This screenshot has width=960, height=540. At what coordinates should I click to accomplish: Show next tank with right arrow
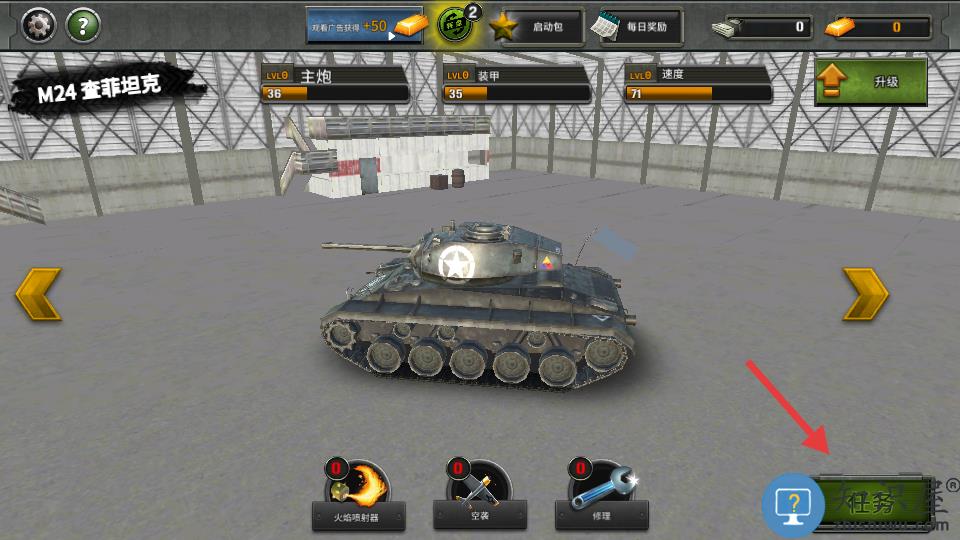tap(865, 294)
